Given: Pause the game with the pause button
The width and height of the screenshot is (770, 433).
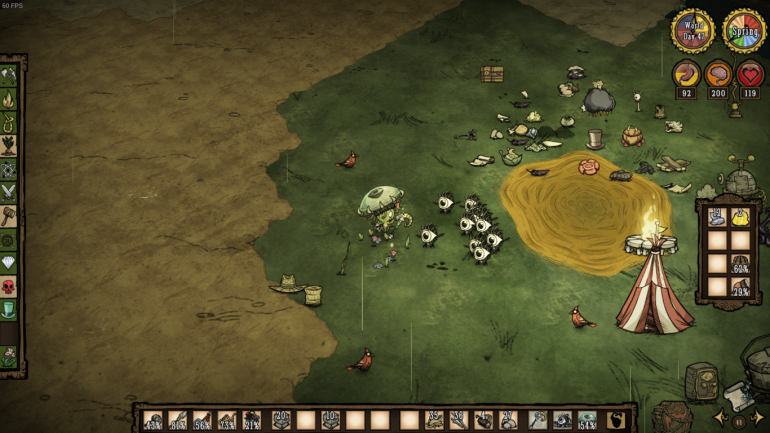Looking at the screenshot, I should tap(740, 421).
